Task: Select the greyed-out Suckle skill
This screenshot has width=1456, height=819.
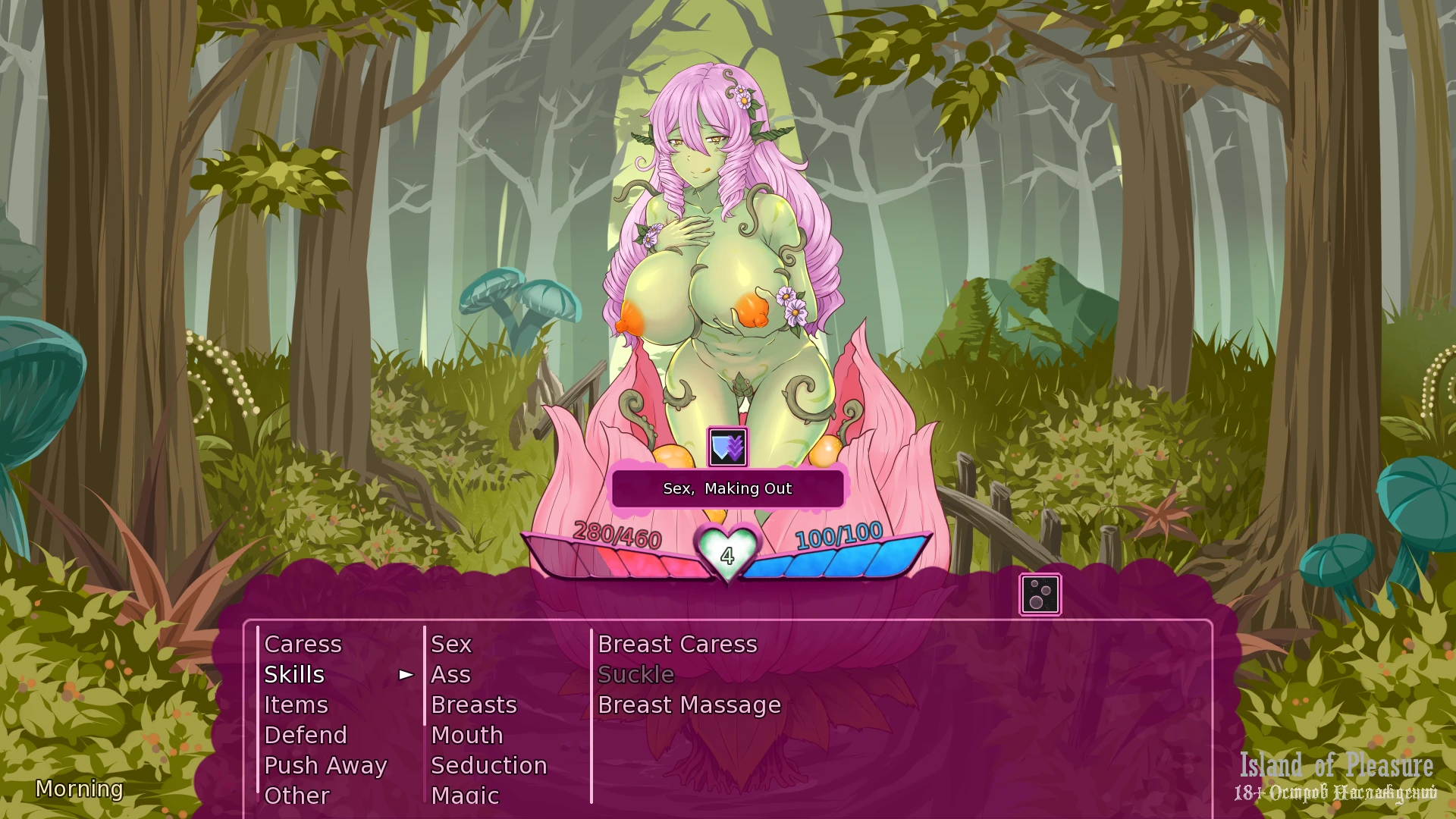Action: [x=635, y=674]
